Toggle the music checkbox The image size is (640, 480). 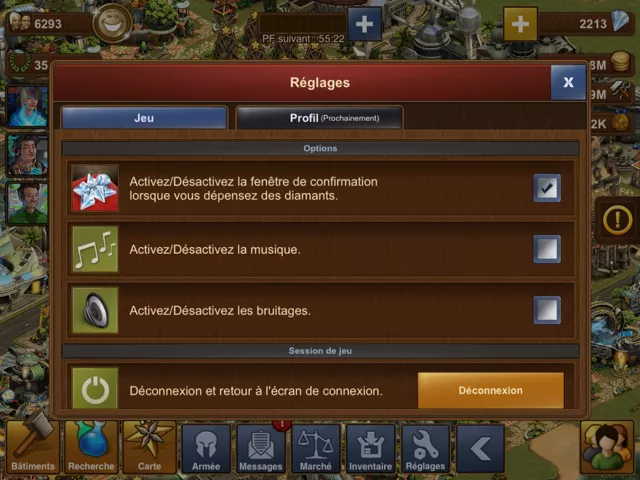547,249
